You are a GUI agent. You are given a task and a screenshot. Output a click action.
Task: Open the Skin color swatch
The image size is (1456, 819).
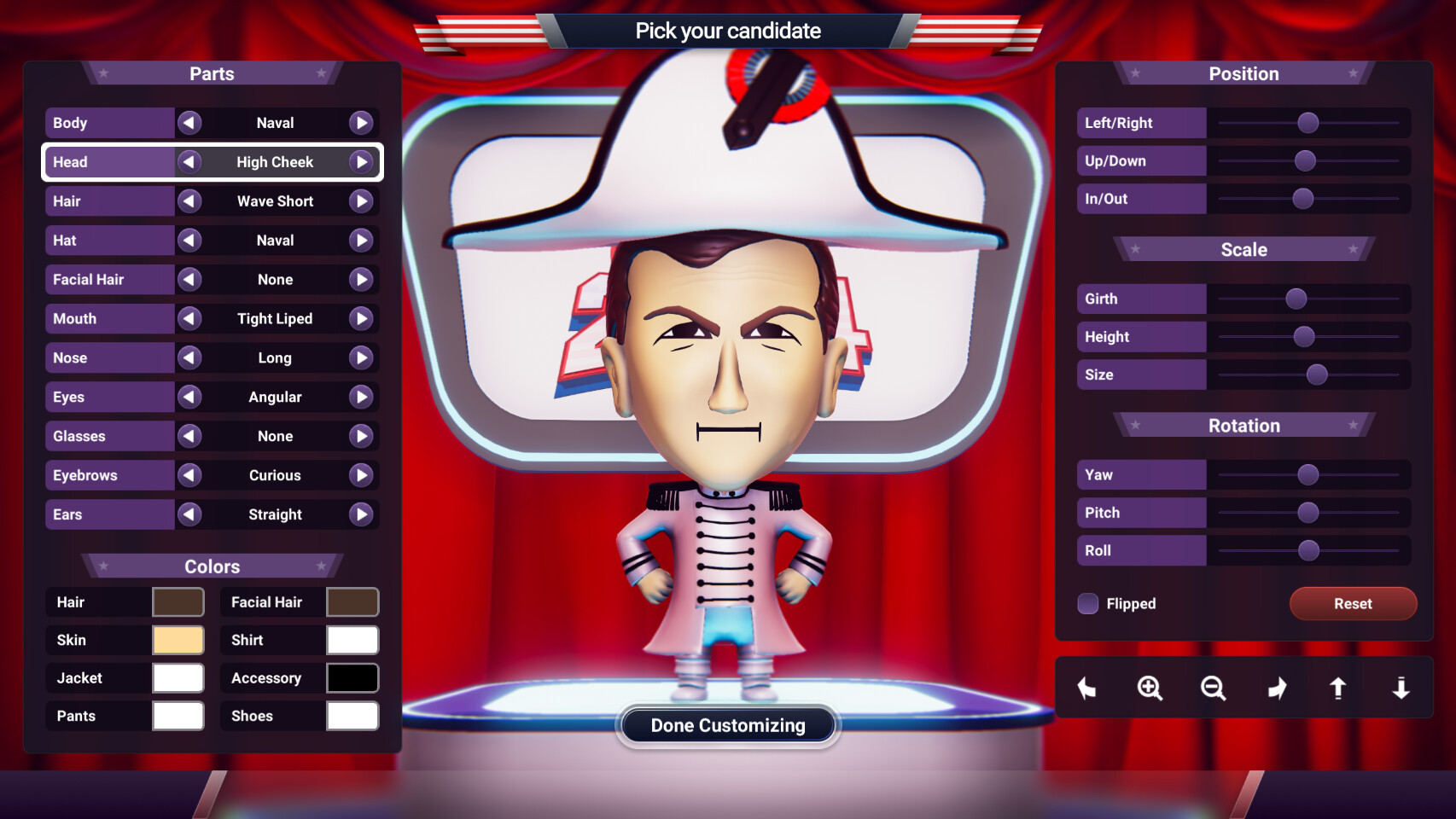pos(178,640)
